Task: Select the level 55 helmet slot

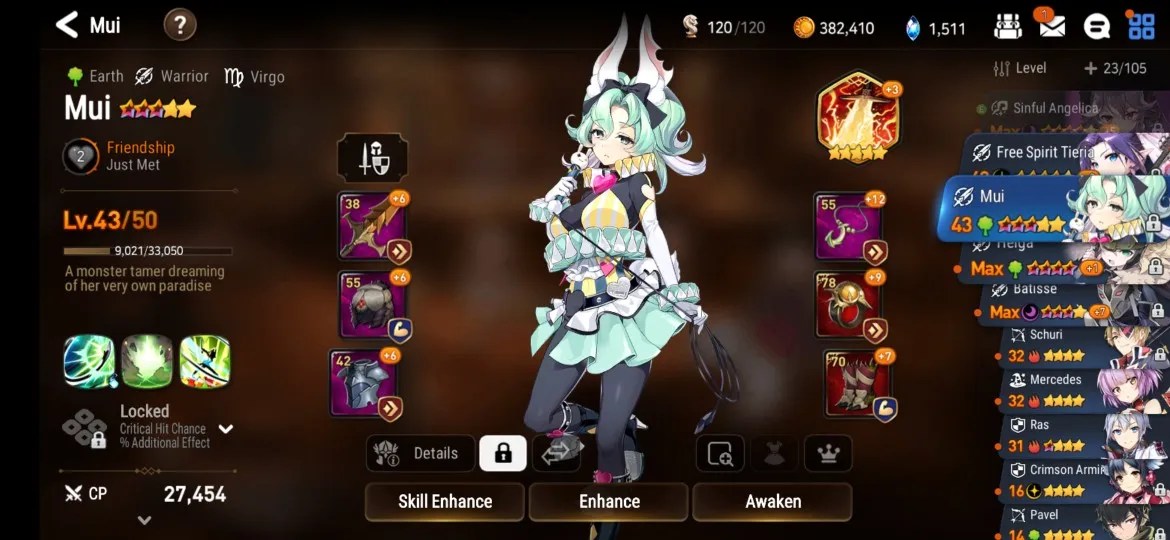Action: point(372,304)
